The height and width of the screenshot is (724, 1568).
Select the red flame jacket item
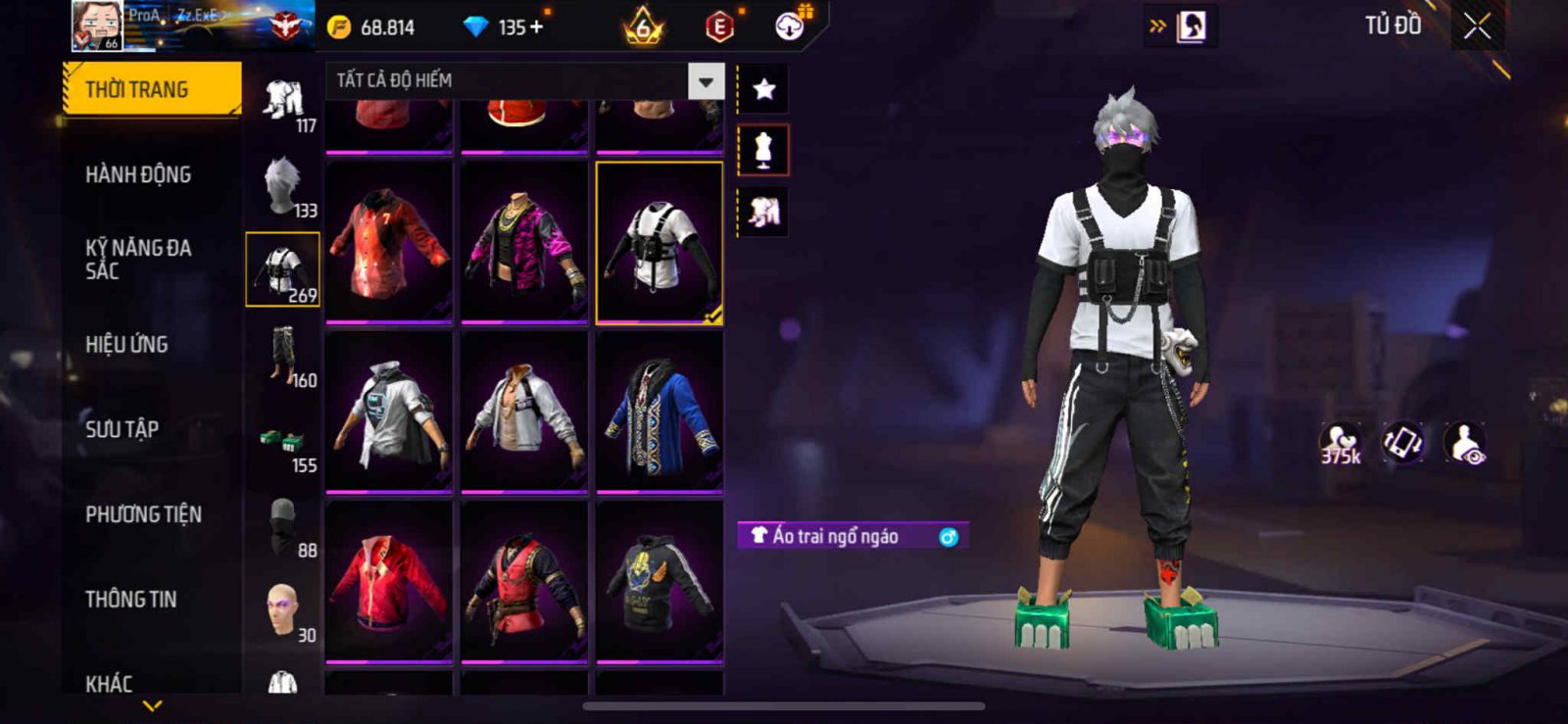tap(389, 242)
